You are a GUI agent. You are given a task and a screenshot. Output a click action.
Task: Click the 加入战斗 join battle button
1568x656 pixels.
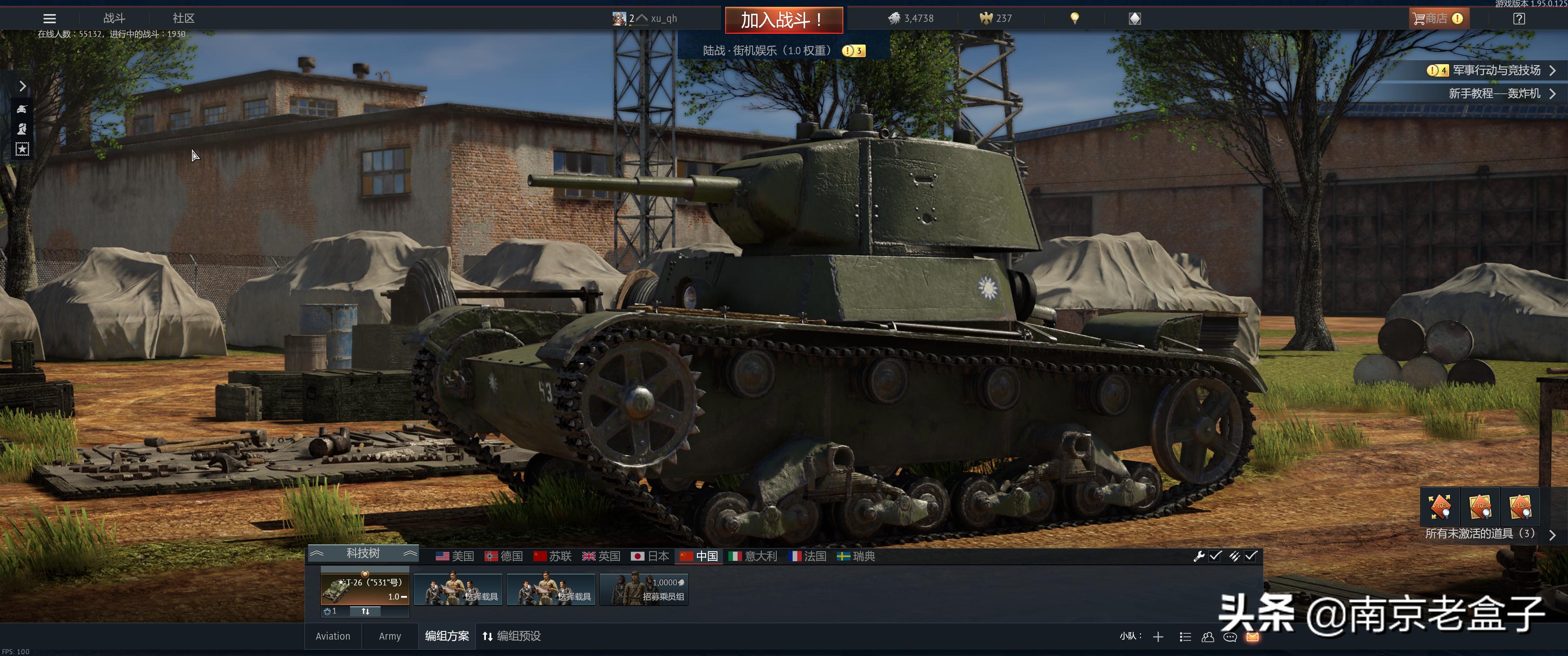click(784, 20)
